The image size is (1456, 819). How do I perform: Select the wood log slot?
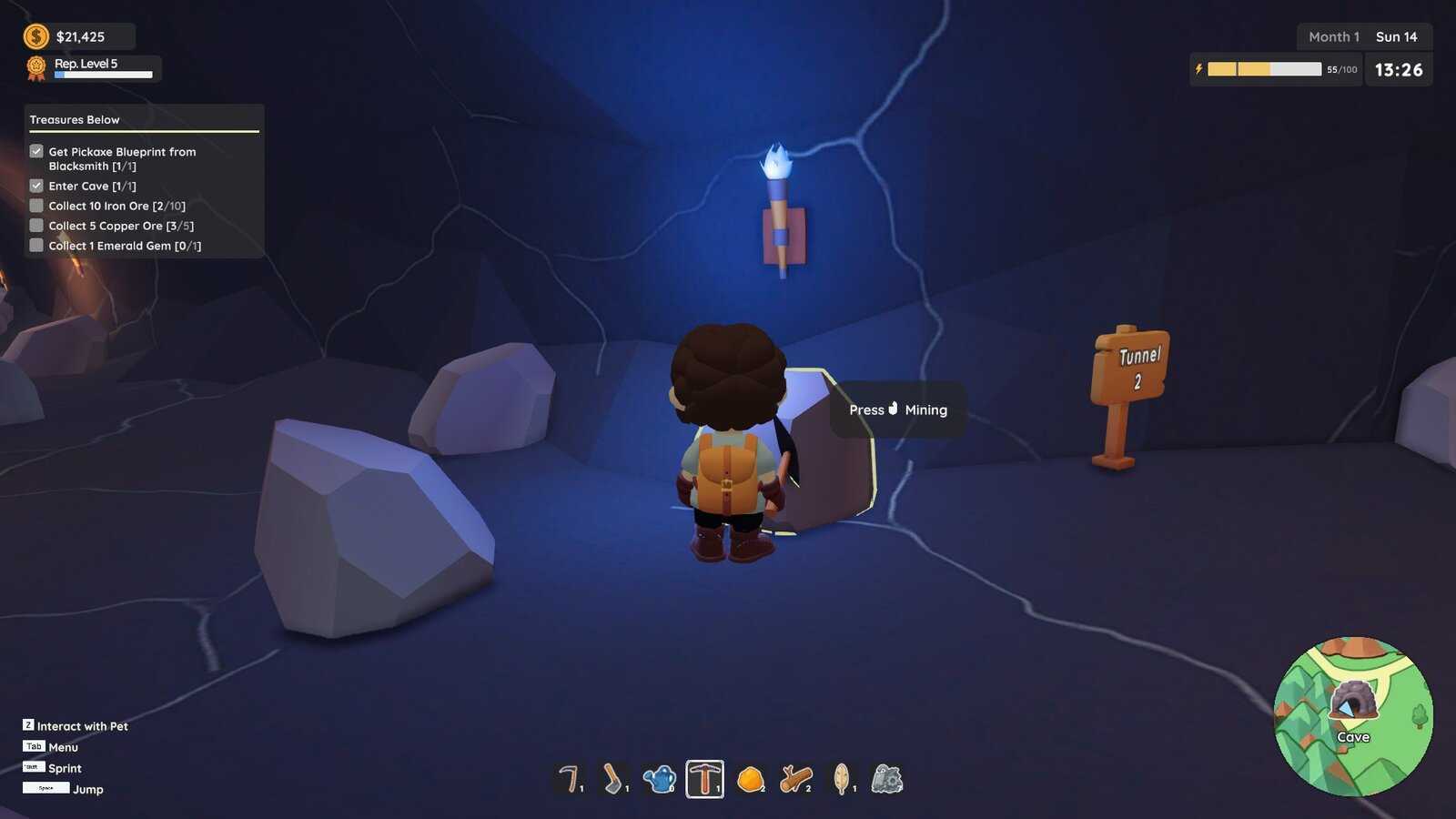click(796, 779)
